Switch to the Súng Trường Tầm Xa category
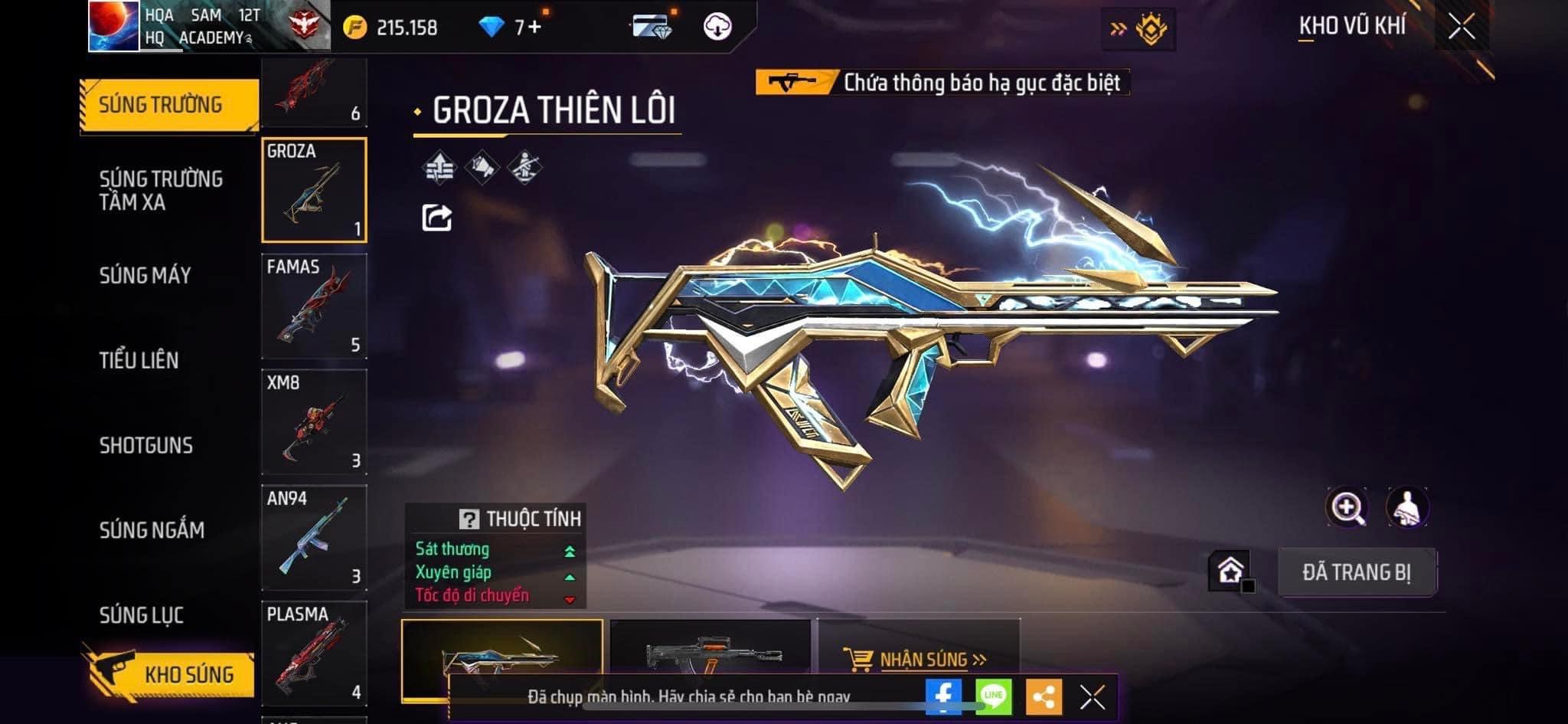Viewport: 1568px width, 724px height. click(x=161, y=190)
